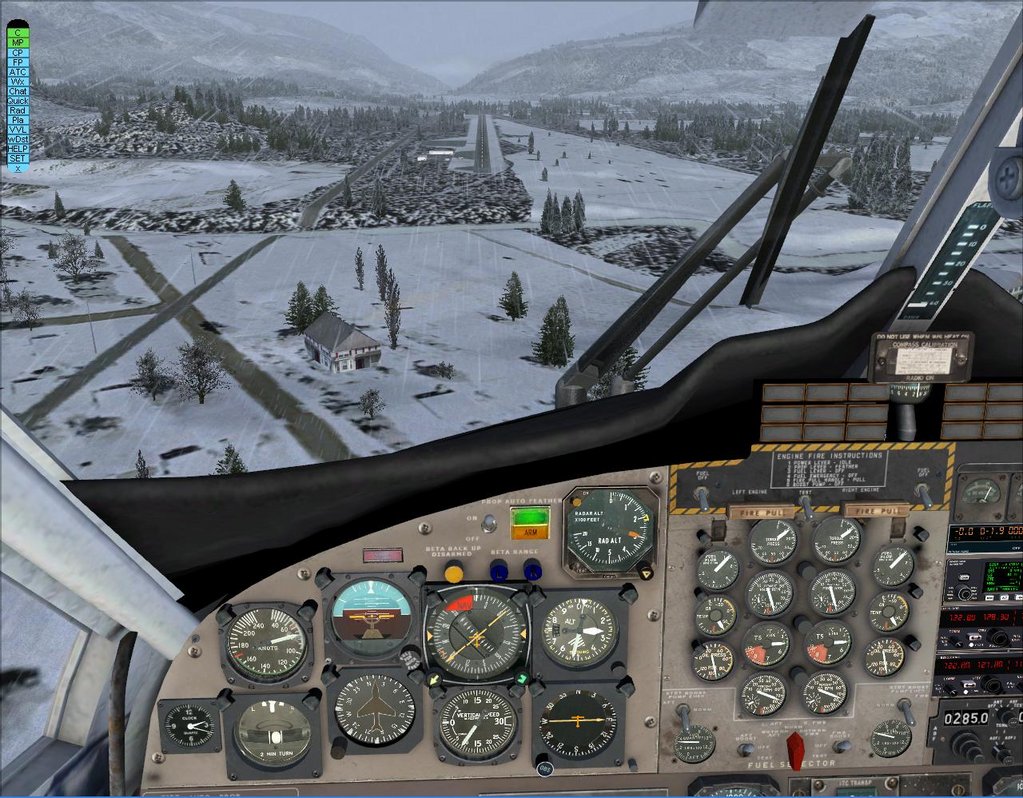Click the green C entry in the overlay
1023x798 pixels.
[x=17, y=32]
